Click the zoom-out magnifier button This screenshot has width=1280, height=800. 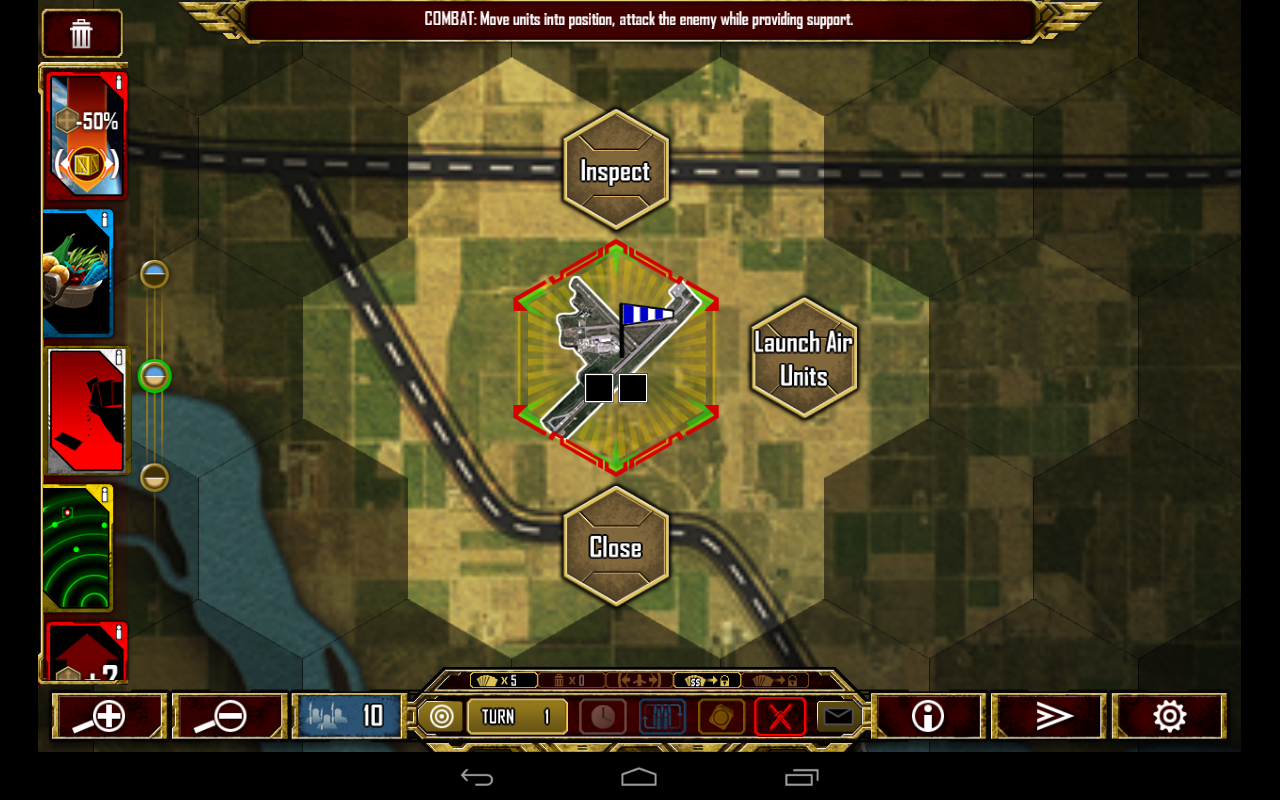[x=229, y=715]
